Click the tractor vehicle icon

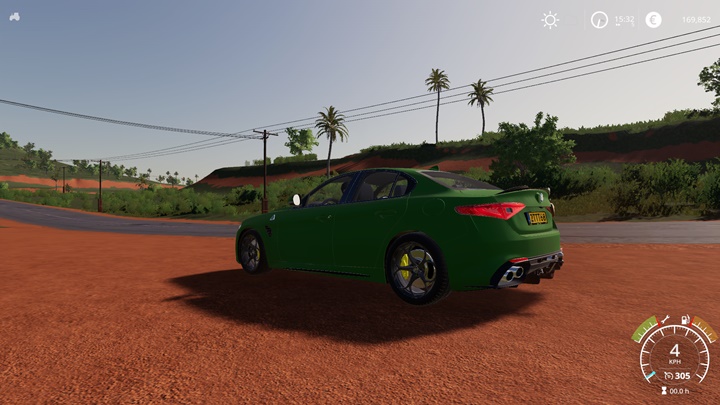click(15, 17)
